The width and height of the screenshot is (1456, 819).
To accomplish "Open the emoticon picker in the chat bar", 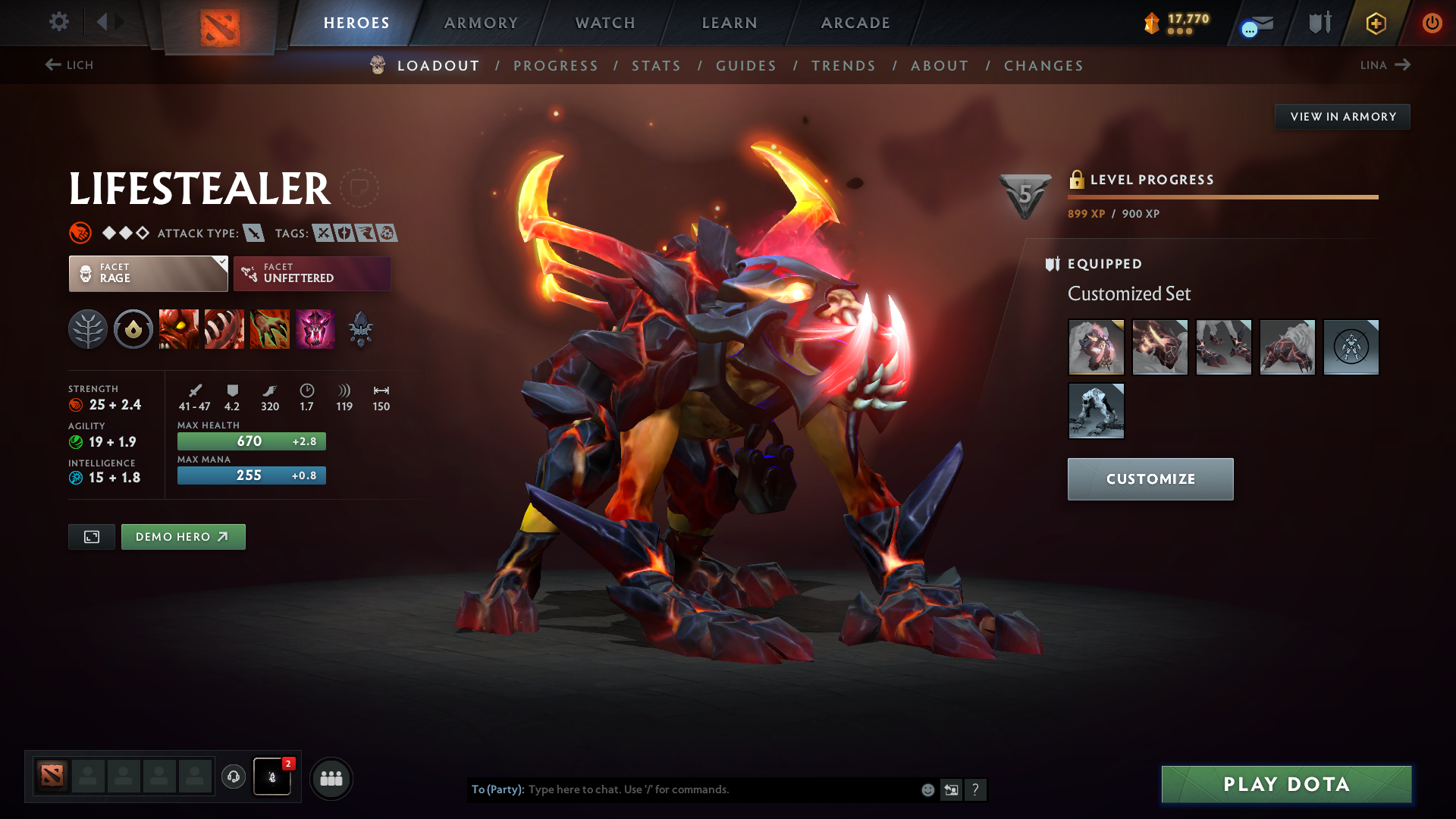I will (927, 789).
